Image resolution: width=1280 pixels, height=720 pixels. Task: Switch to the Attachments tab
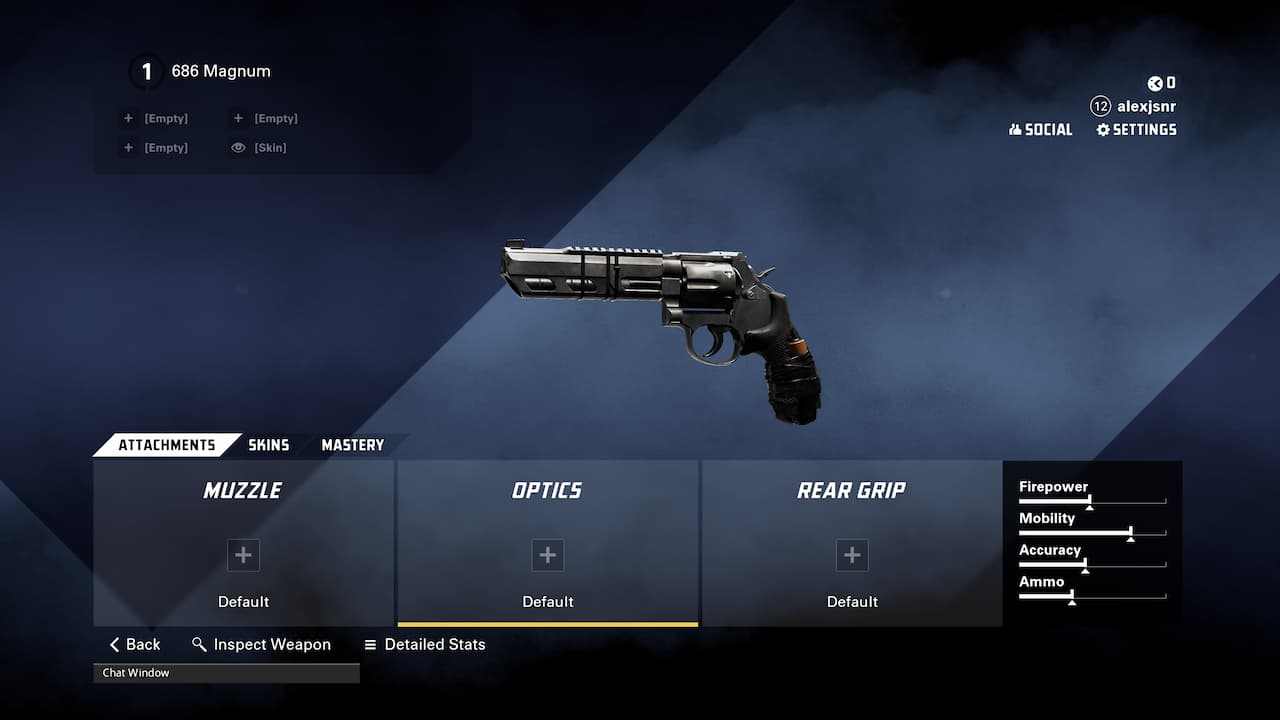tap(166, 445)
